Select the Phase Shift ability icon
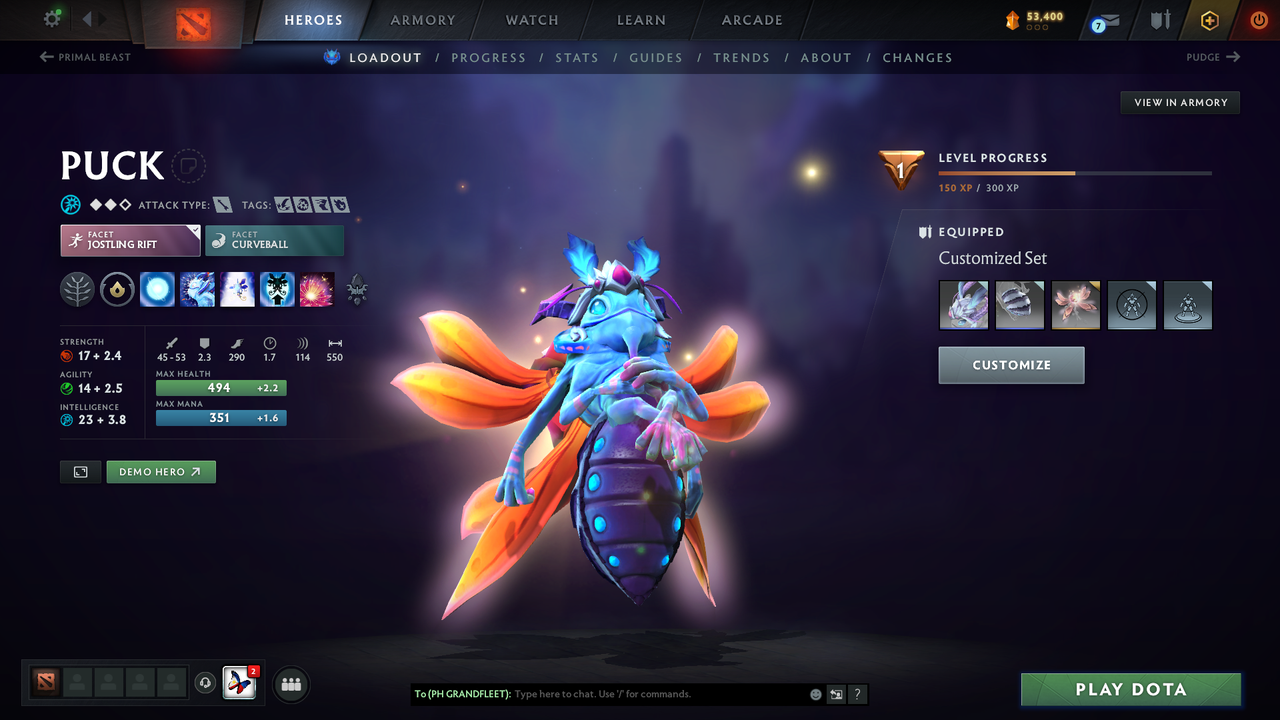1280x720 pixels. point(237,289)
